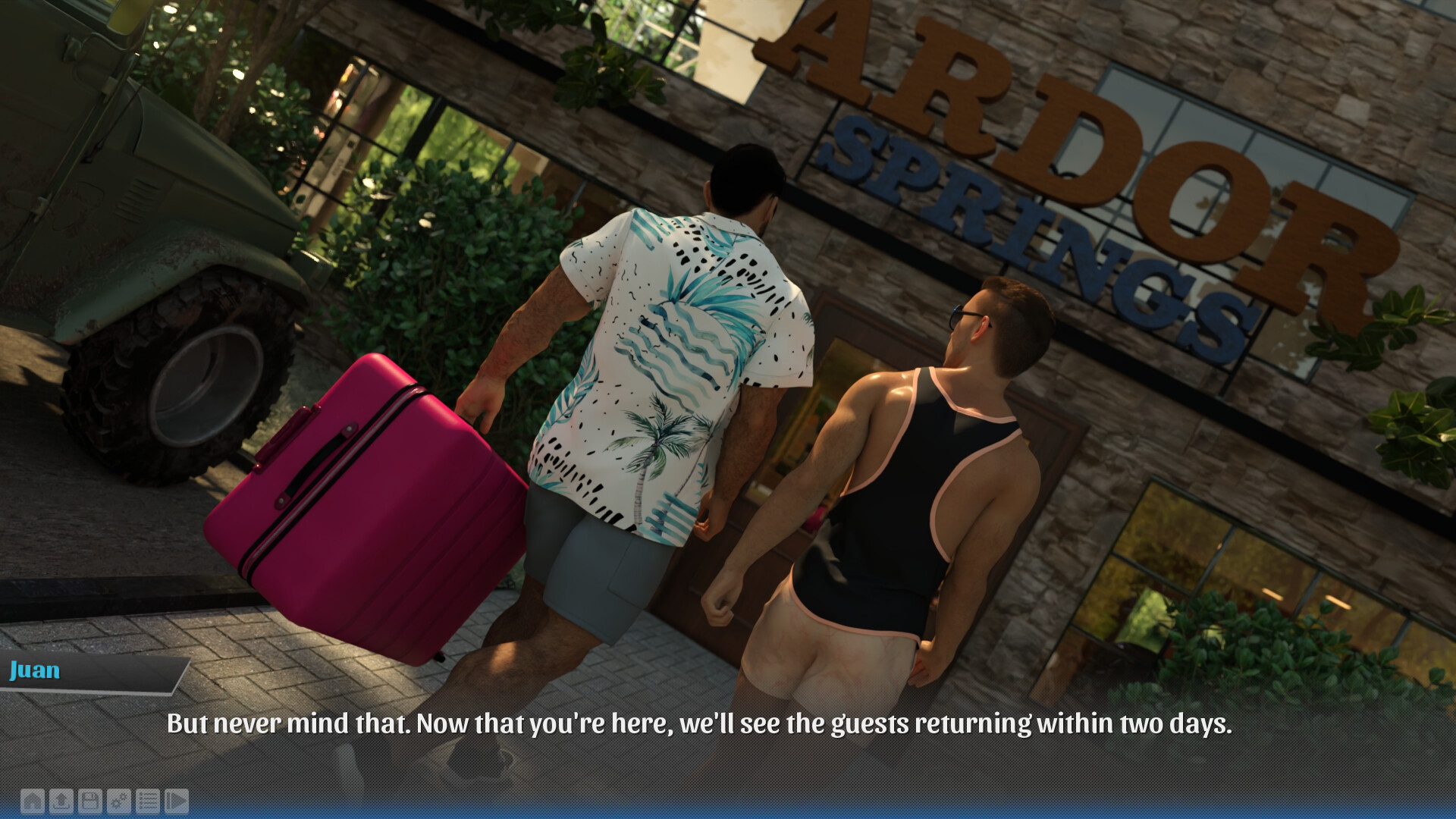Open preferences with the gears icon
The width and height of the screenshot is (1456, 819).
tap(118, 801)
